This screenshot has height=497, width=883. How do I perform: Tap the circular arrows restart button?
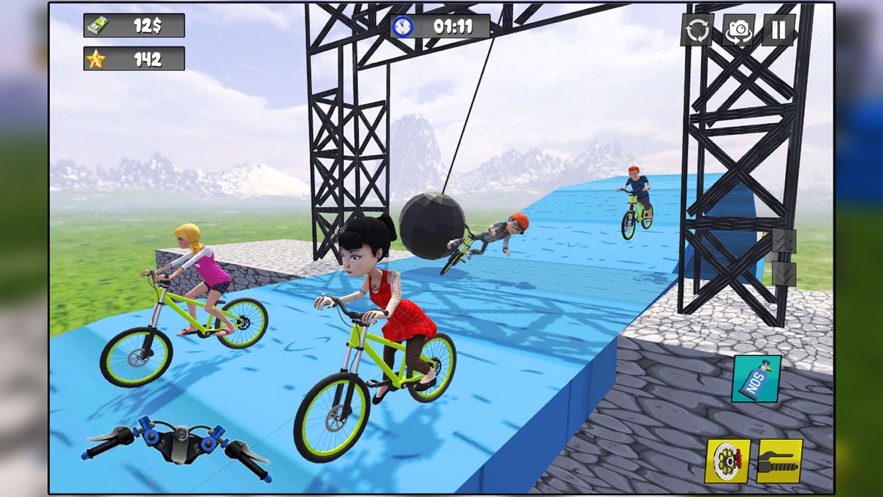697,30
